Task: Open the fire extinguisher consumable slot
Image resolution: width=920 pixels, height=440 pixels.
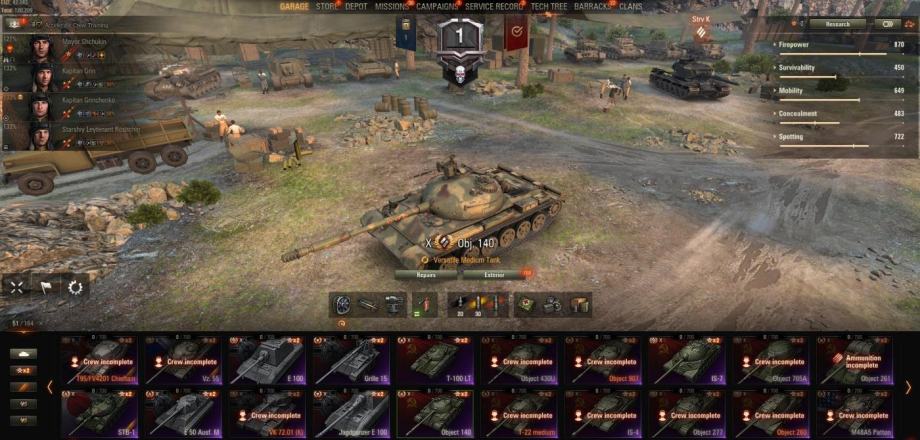Action: (424, 304)
